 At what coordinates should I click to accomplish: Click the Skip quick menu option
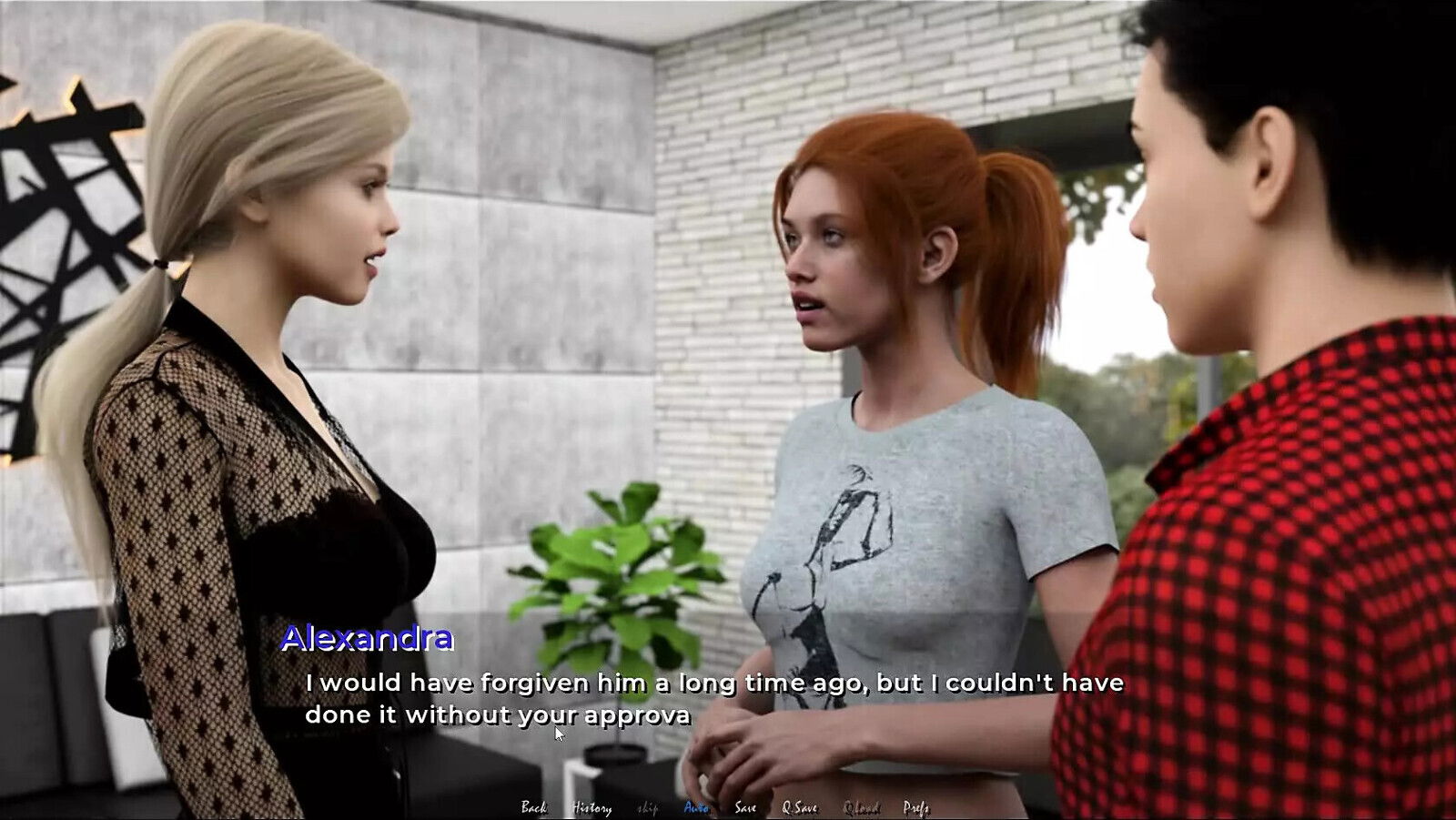point(647,807)
